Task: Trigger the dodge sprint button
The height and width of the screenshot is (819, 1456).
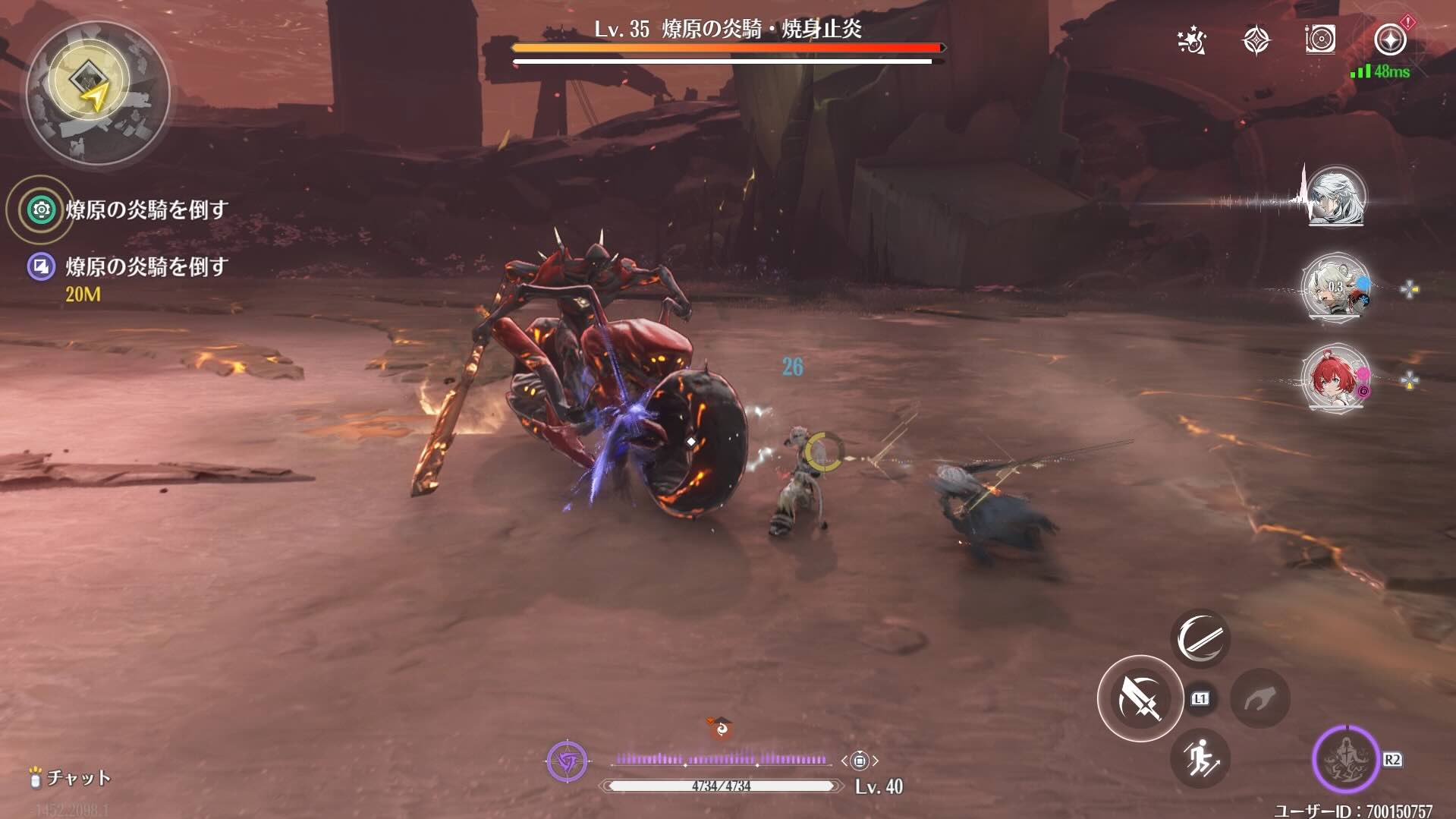Action: 1200,758
